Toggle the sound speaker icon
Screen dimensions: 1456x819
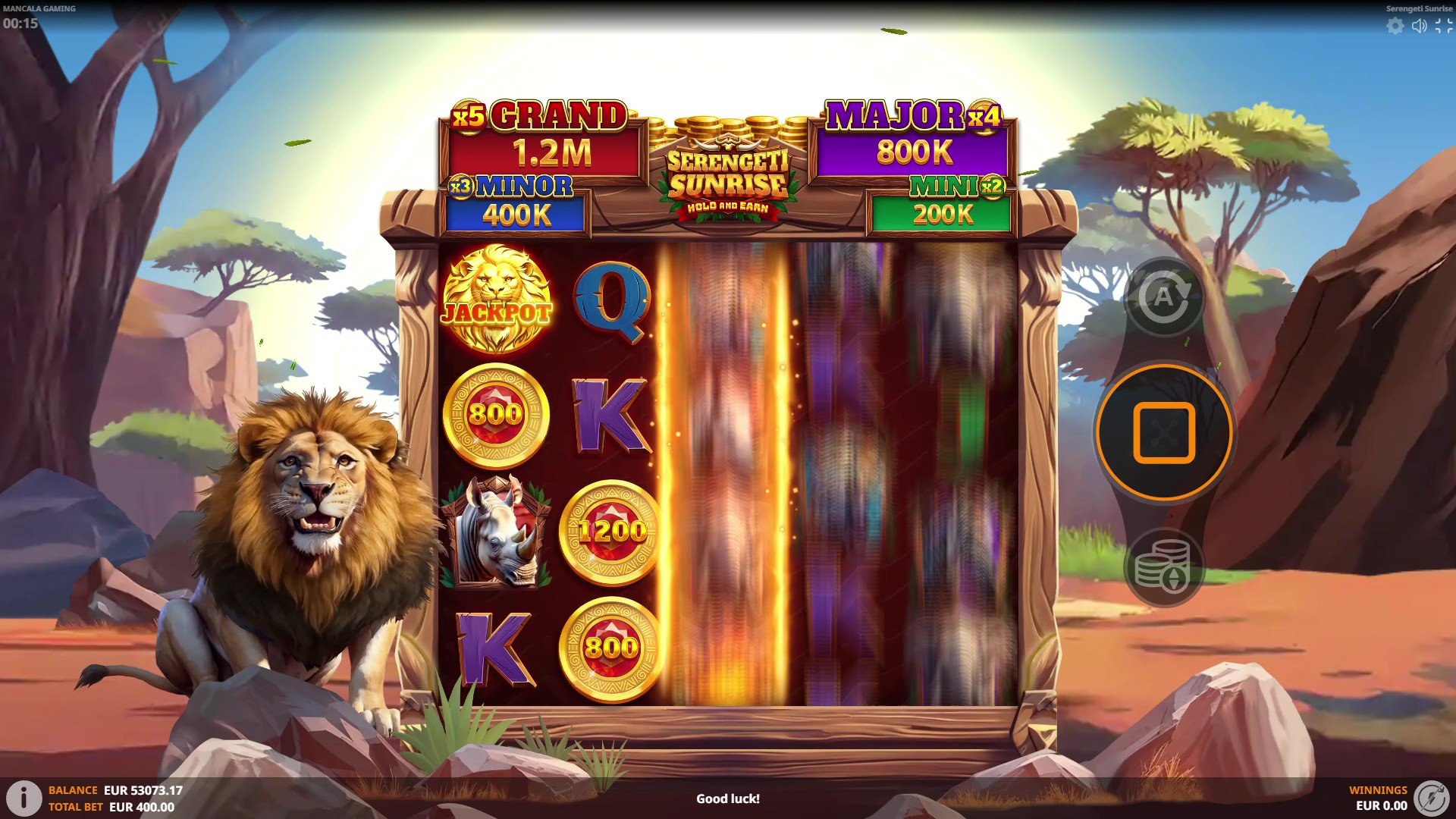coord(1419,26)
